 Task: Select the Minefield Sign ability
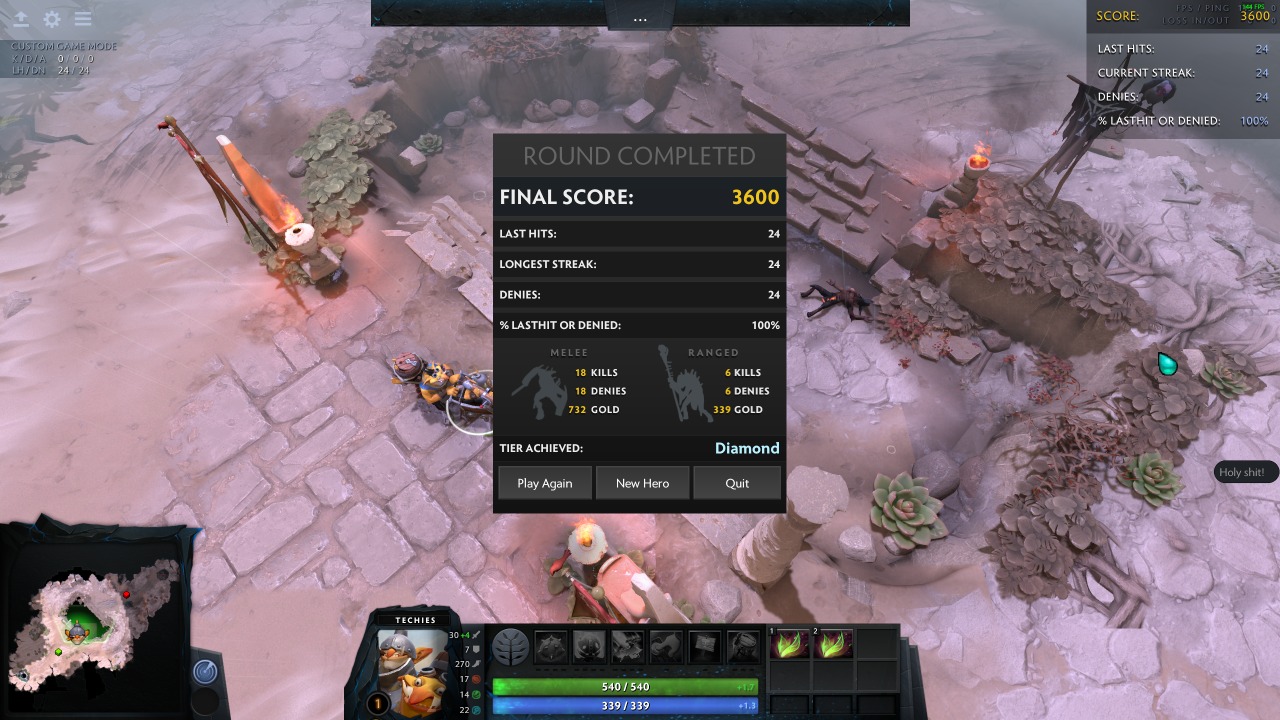pyautogui.click(x=704, y=647)
